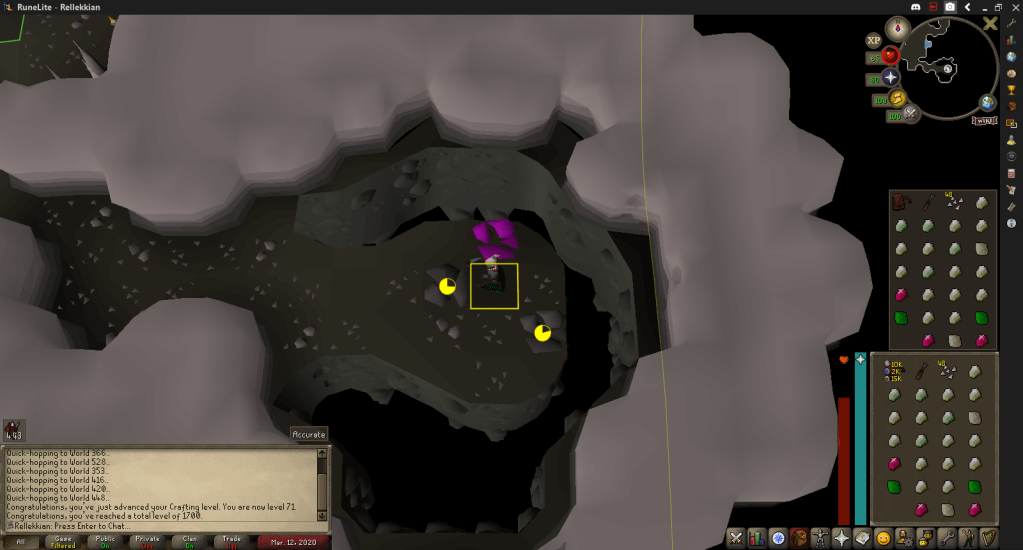Switch to the Game chat filter tab
This screenshot has width=1023, height=550.
tap(63, 541)
